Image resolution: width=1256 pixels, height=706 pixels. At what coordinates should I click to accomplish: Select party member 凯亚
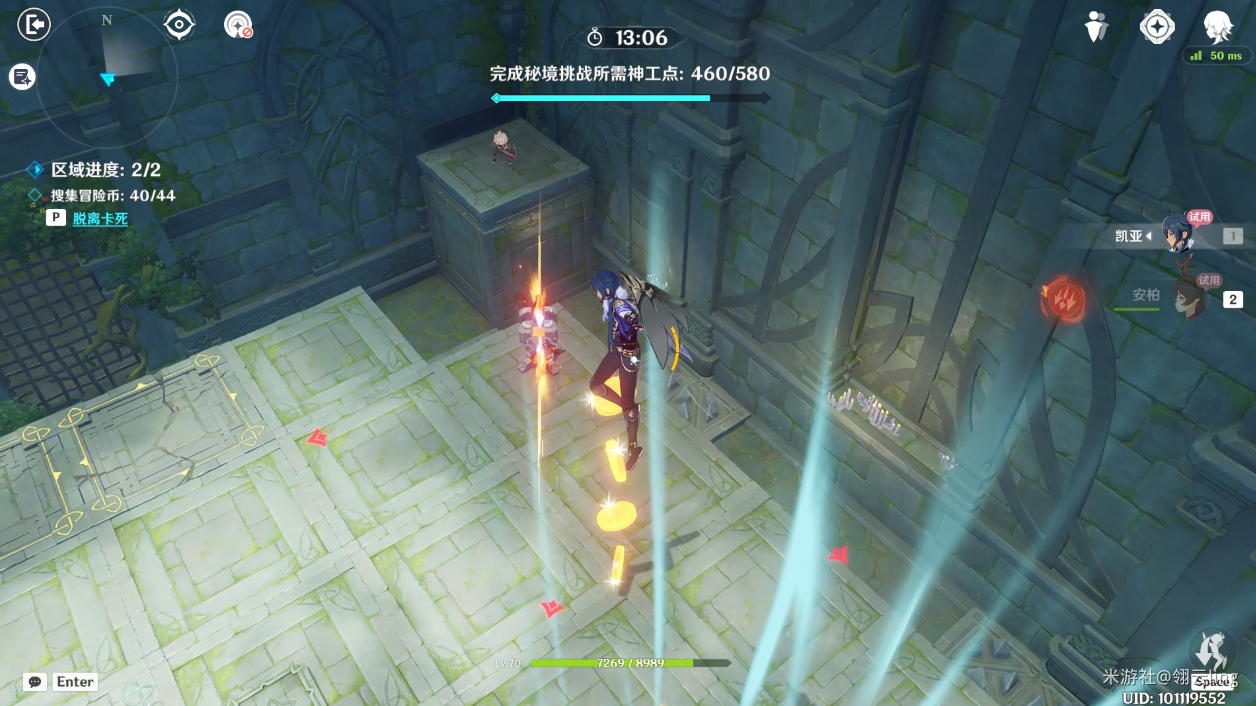(x=1177, y=235)
